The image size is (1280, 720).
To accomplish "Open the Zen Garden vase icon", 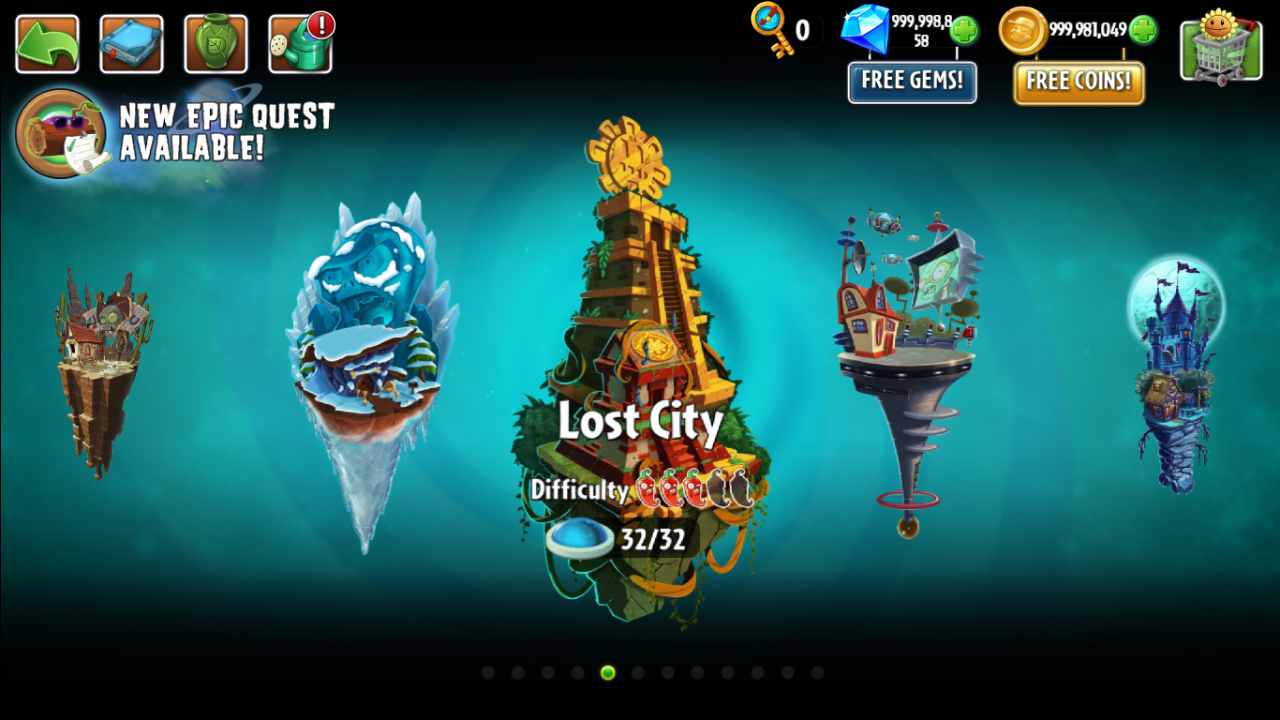I will [214, 44].
